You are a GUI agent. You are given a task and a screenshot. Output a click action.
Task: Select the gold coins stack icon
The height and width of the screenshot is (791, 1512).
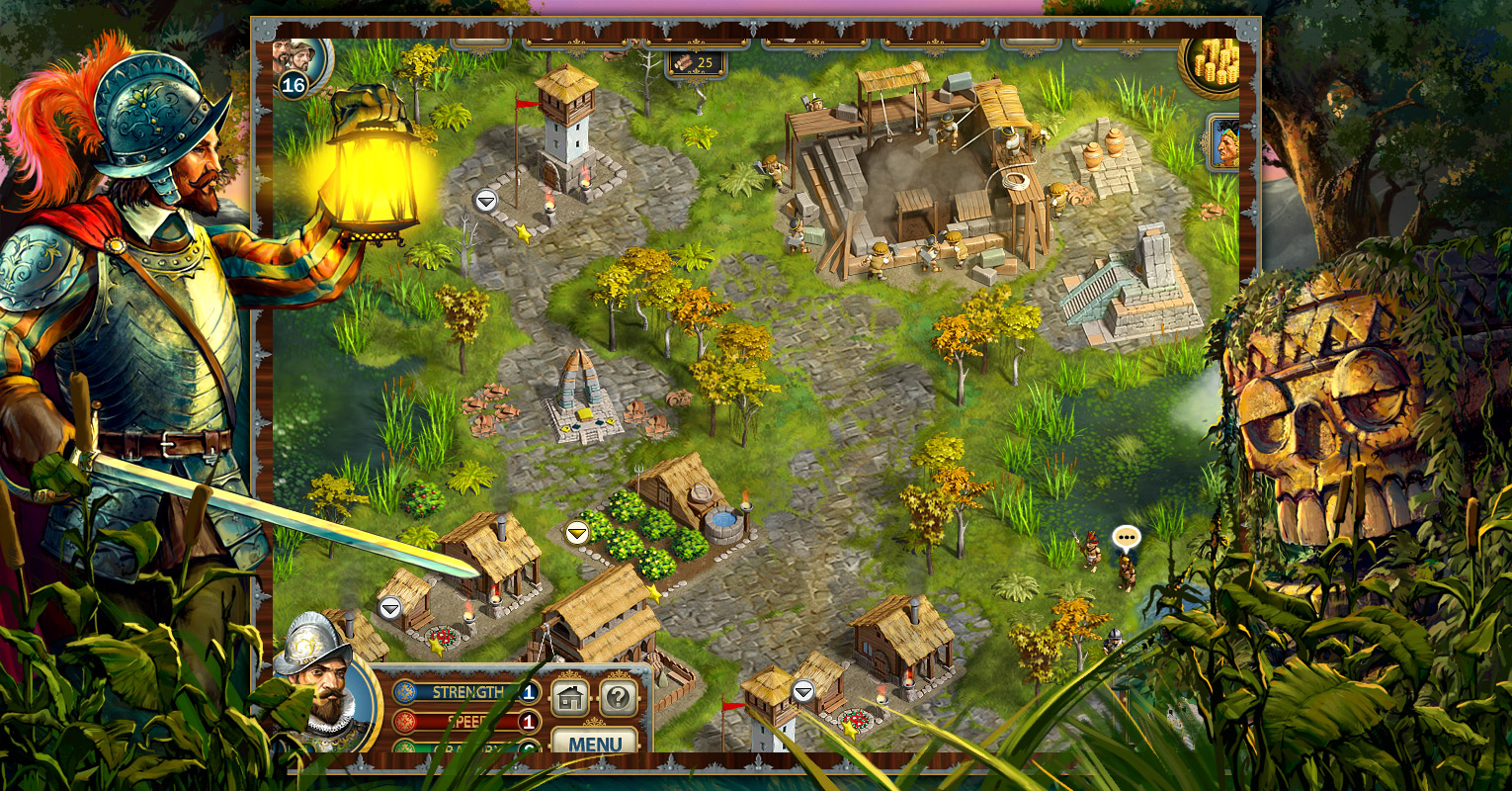pos(1214,62)
